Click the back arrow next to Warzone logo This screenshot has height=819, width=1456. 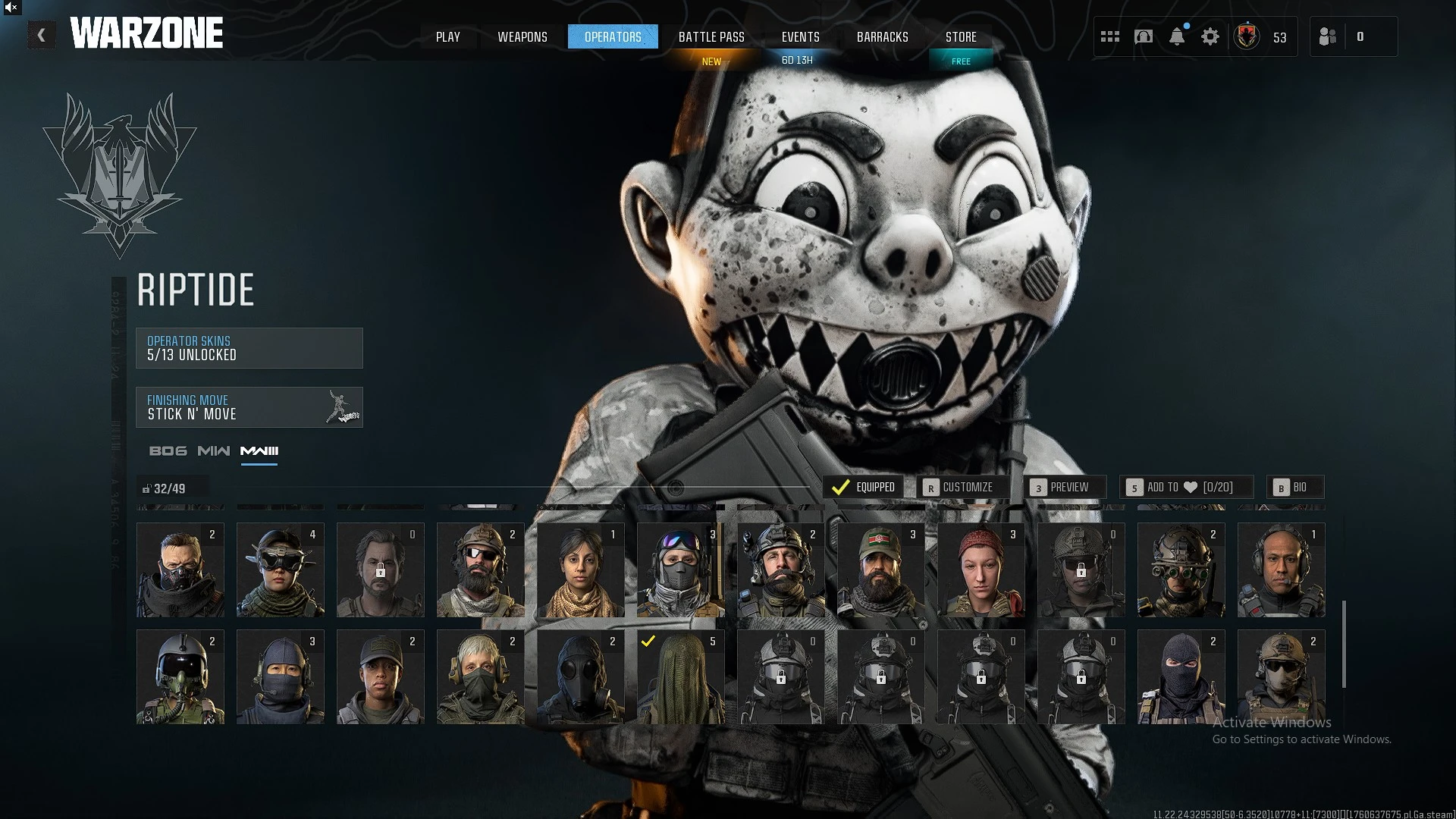42,34
